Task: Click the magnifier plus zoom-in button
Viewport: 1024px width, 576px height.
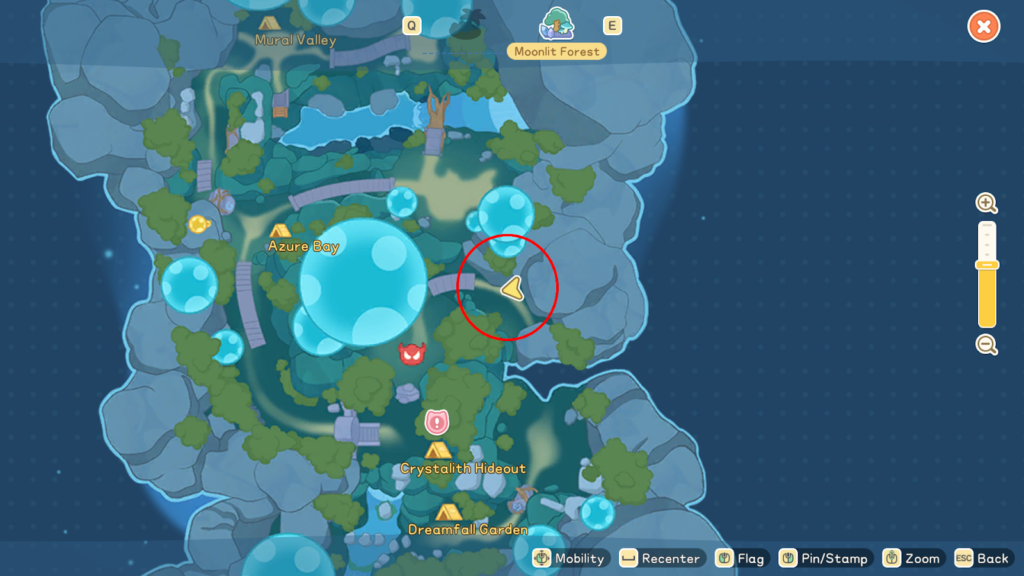Action: click(987, 204)
